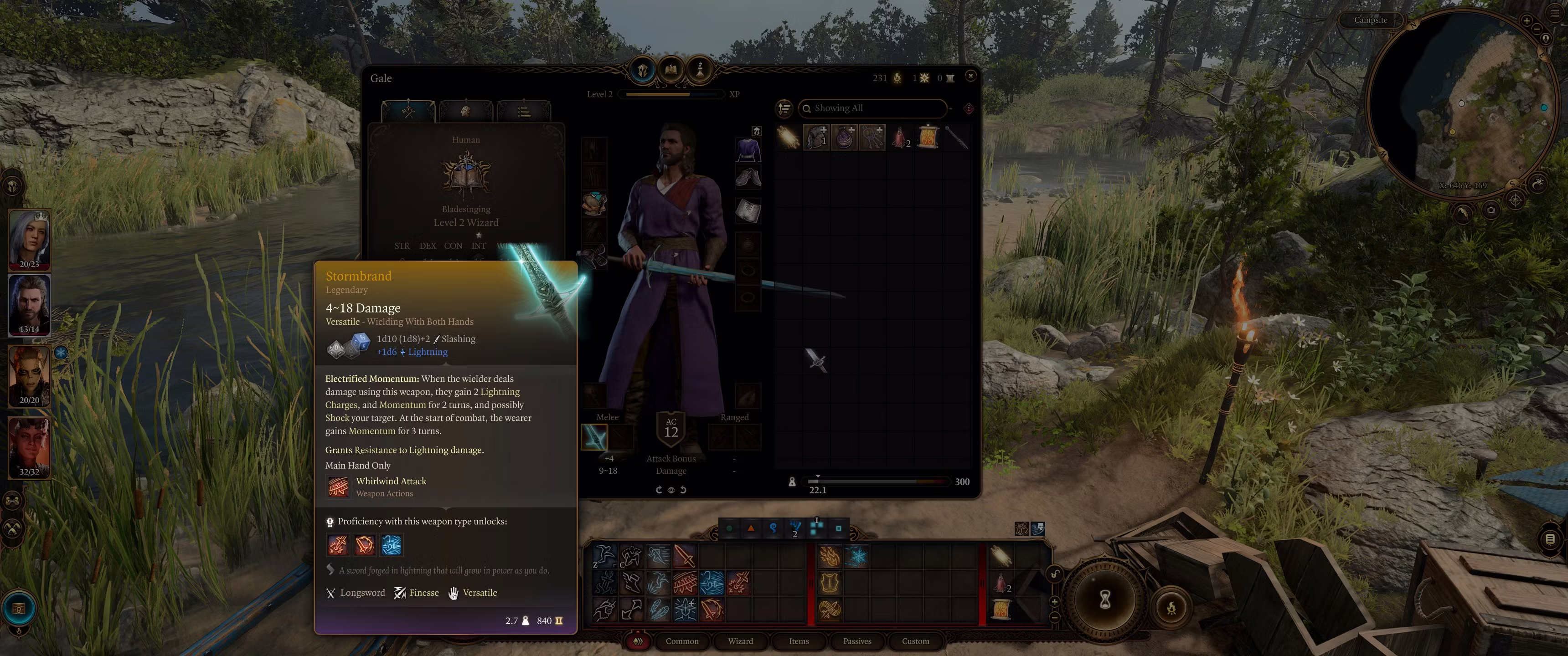This screenshot has width=1568, height=656.
Task: Click the inventory search field showing all
Action: 873,108
